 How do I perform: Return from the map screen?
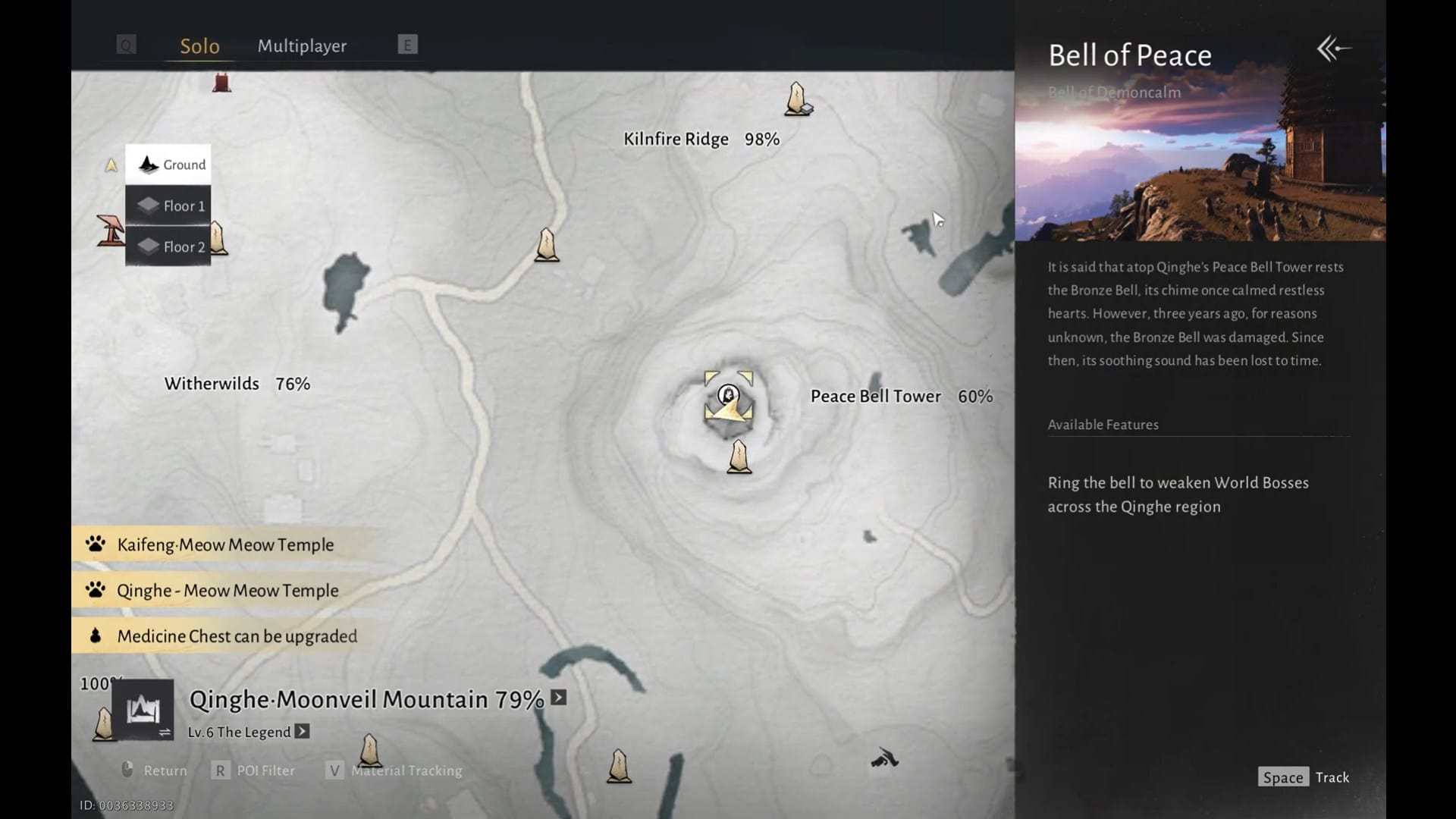pos(155,770)
